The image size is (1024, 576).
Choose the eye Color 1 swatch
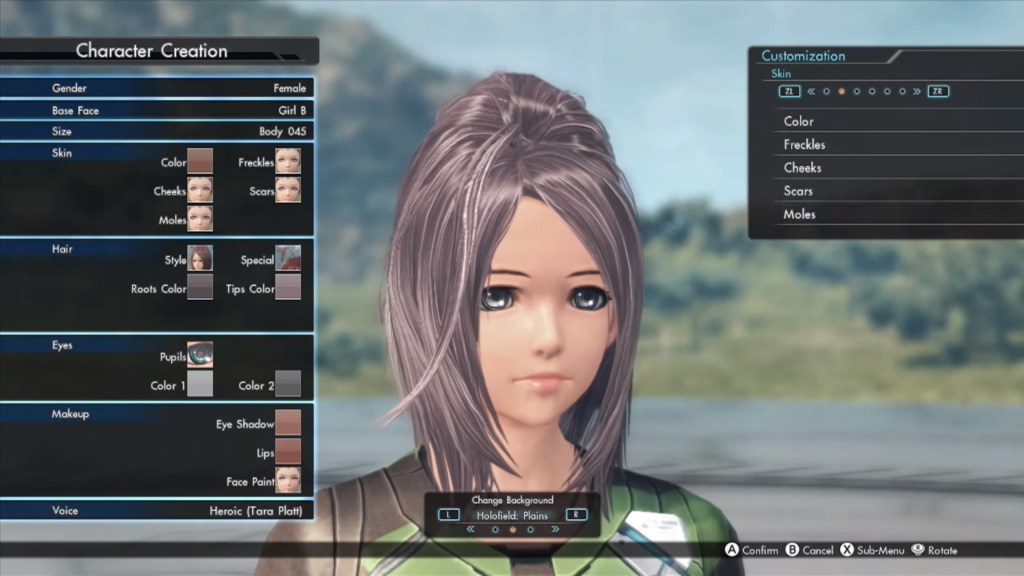(x=200, y=384)
